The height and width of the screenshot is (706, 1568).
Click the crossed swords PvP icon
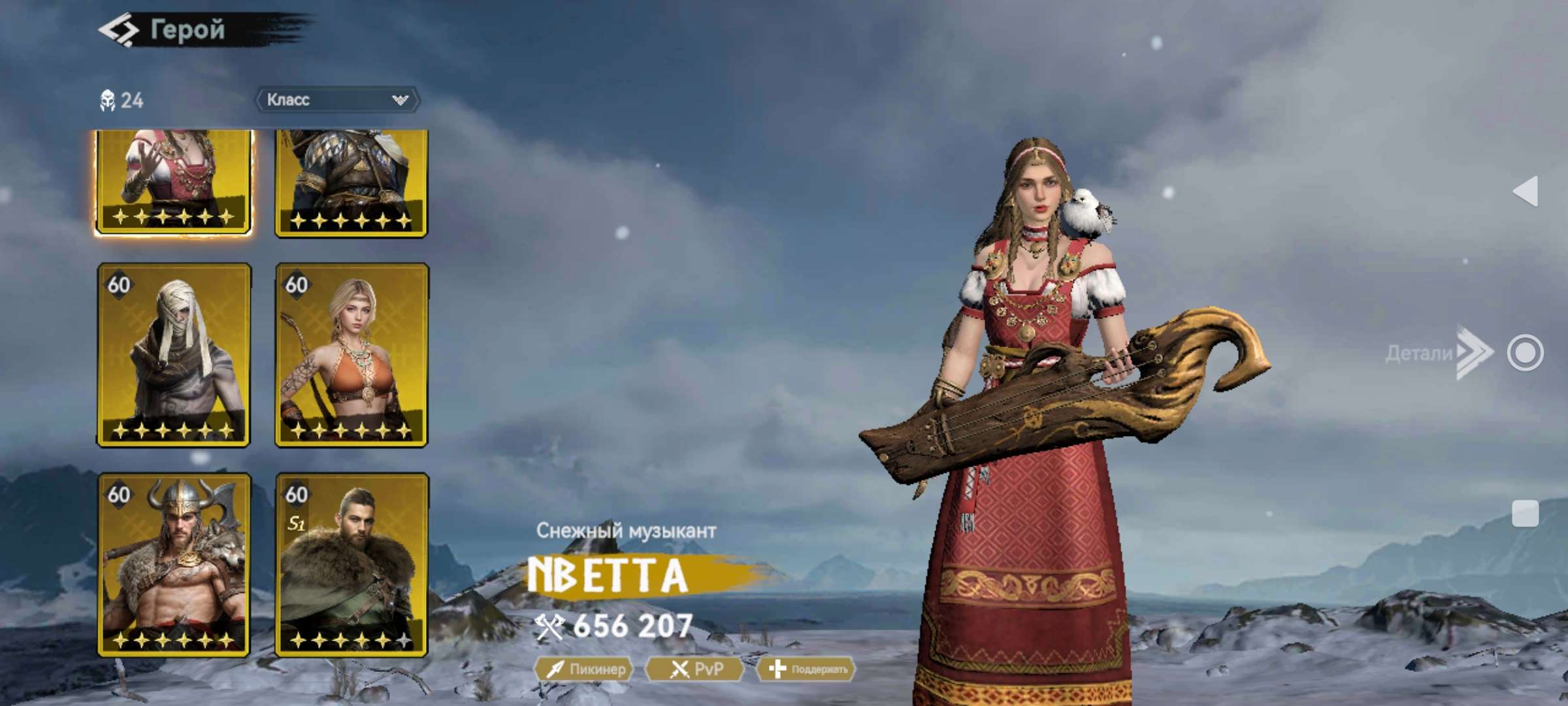click(679, 669)
